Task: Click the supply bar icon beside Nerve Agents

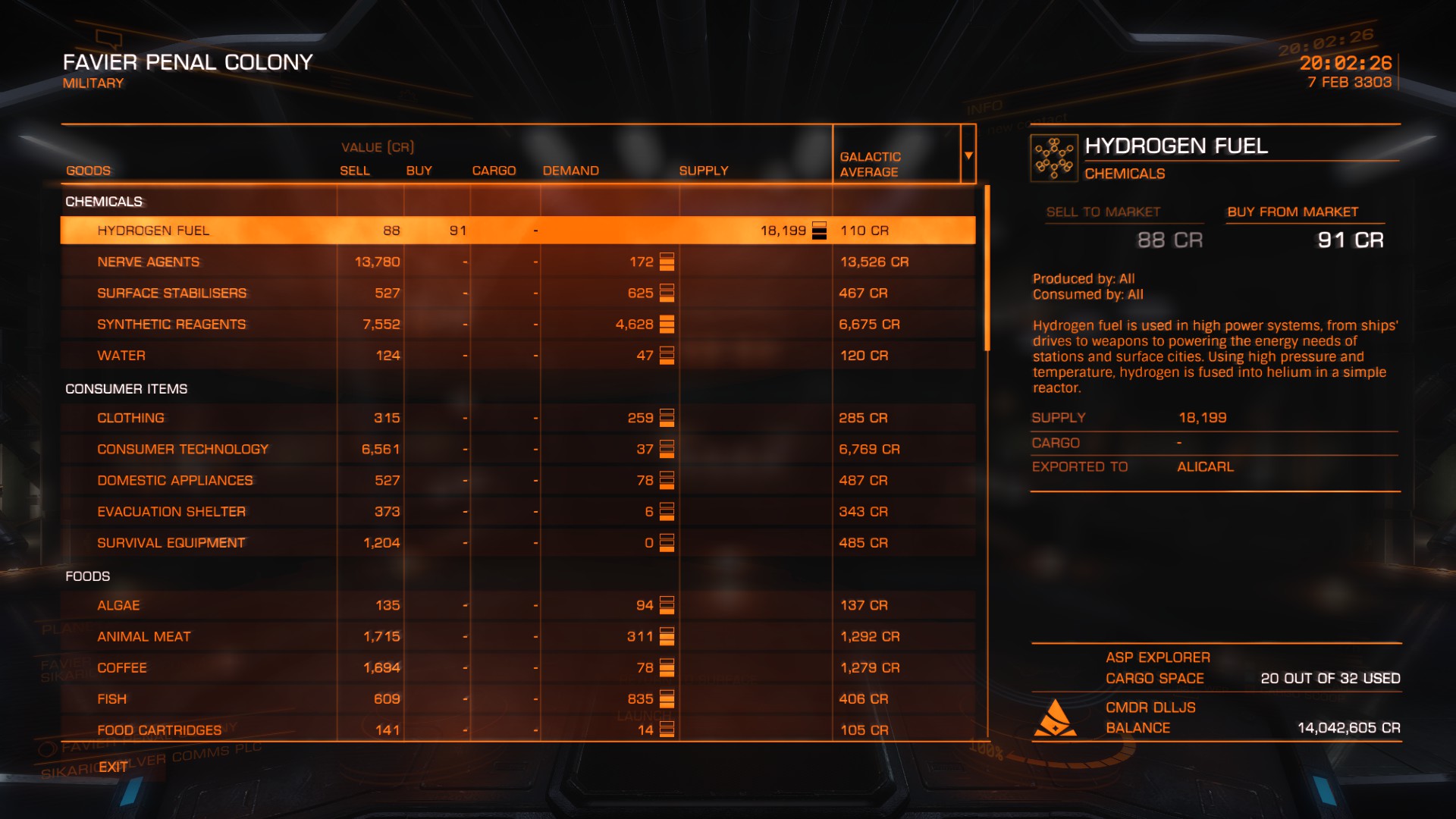Action: [666, 262]
